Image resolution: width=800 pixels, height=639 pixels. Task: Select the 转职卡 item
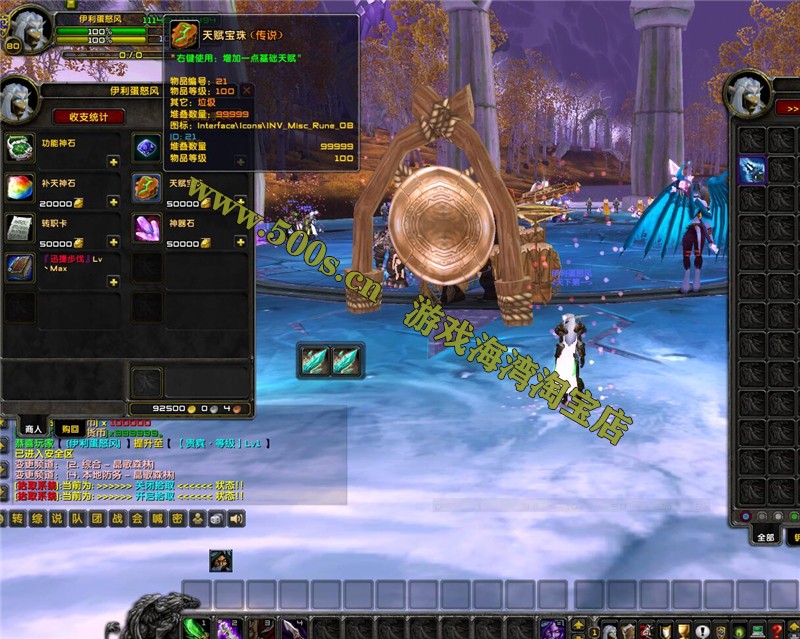pos(20,228)
